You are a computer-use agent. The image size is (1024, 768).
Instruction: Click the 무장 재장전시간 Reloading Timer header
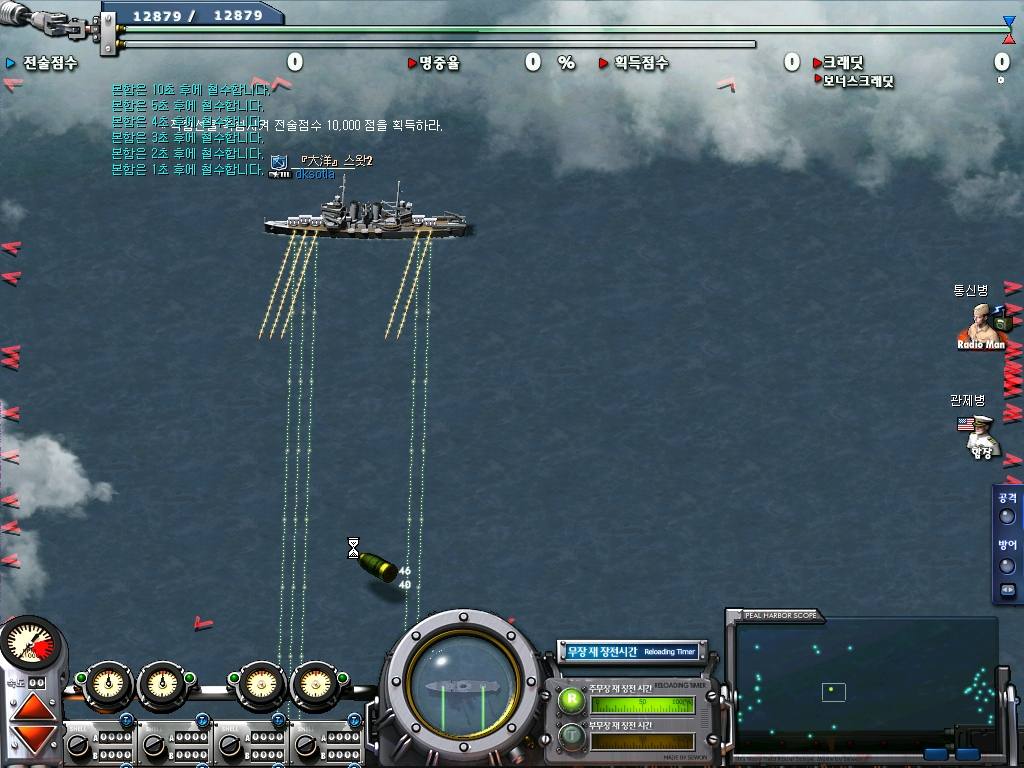(x=631, y=652)
